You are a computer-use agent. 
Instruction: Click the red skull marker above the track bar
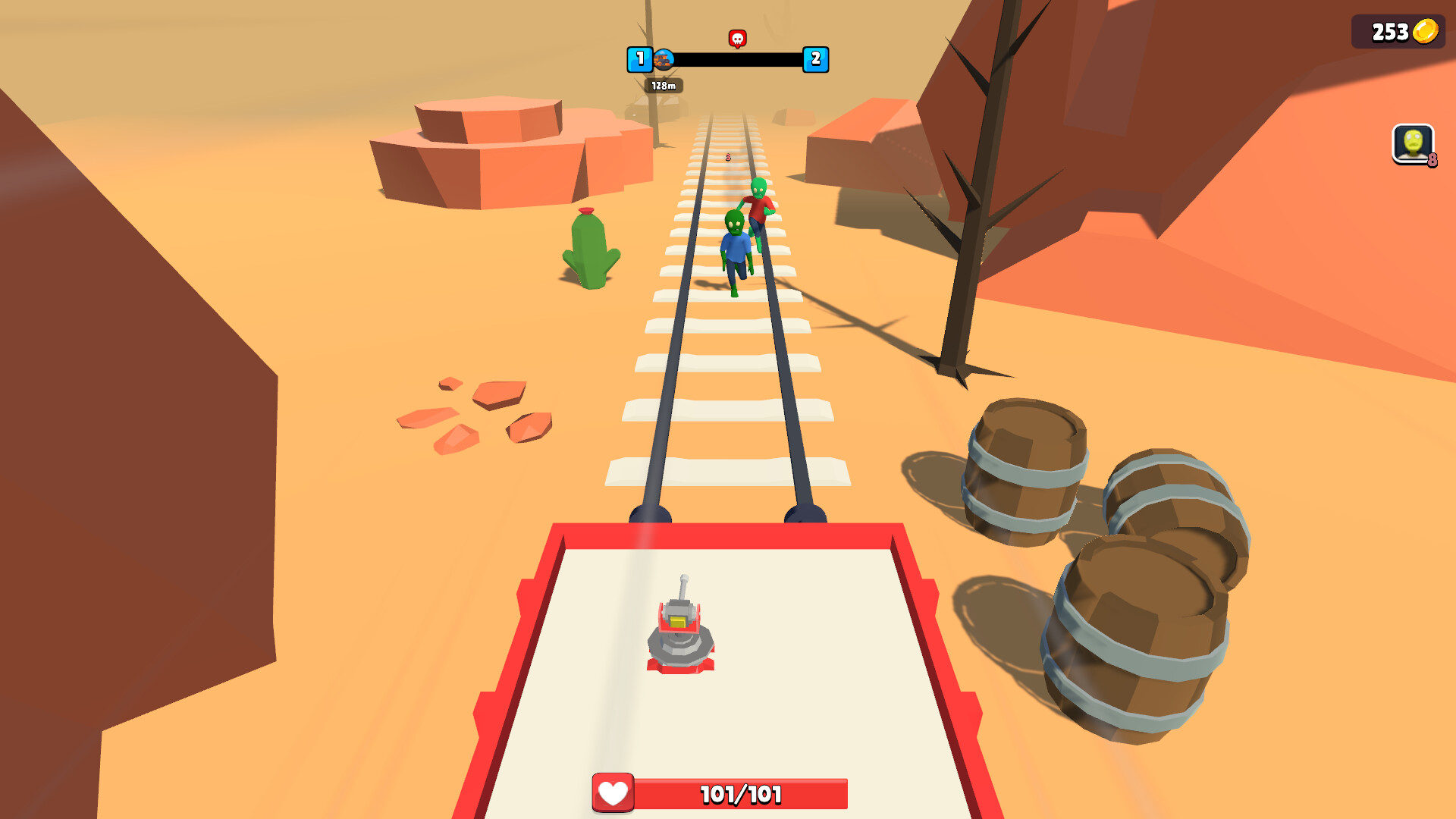736,36
